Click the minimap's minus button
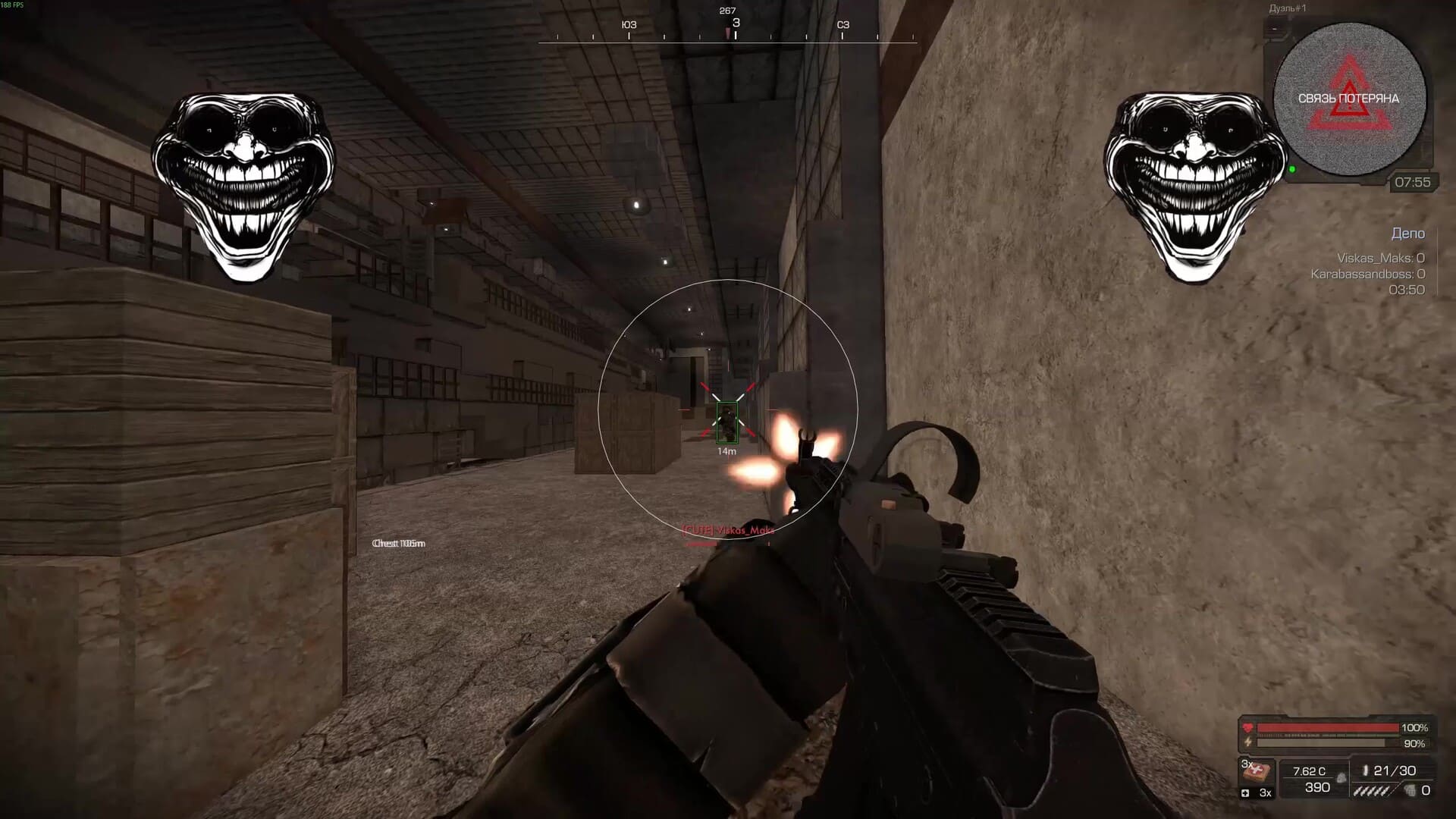 1275,30
